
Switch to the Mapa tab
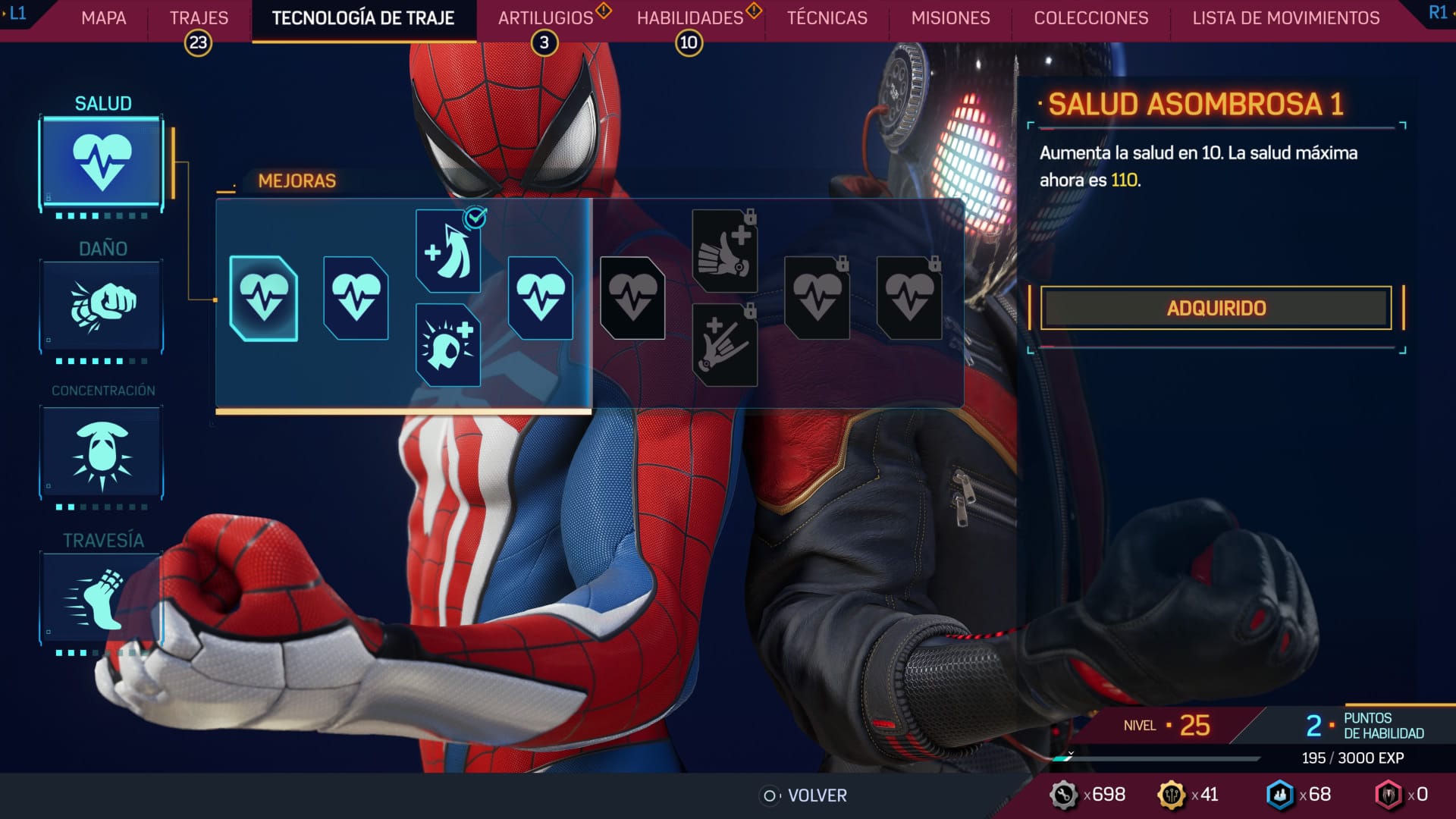[x=104, y=18]
